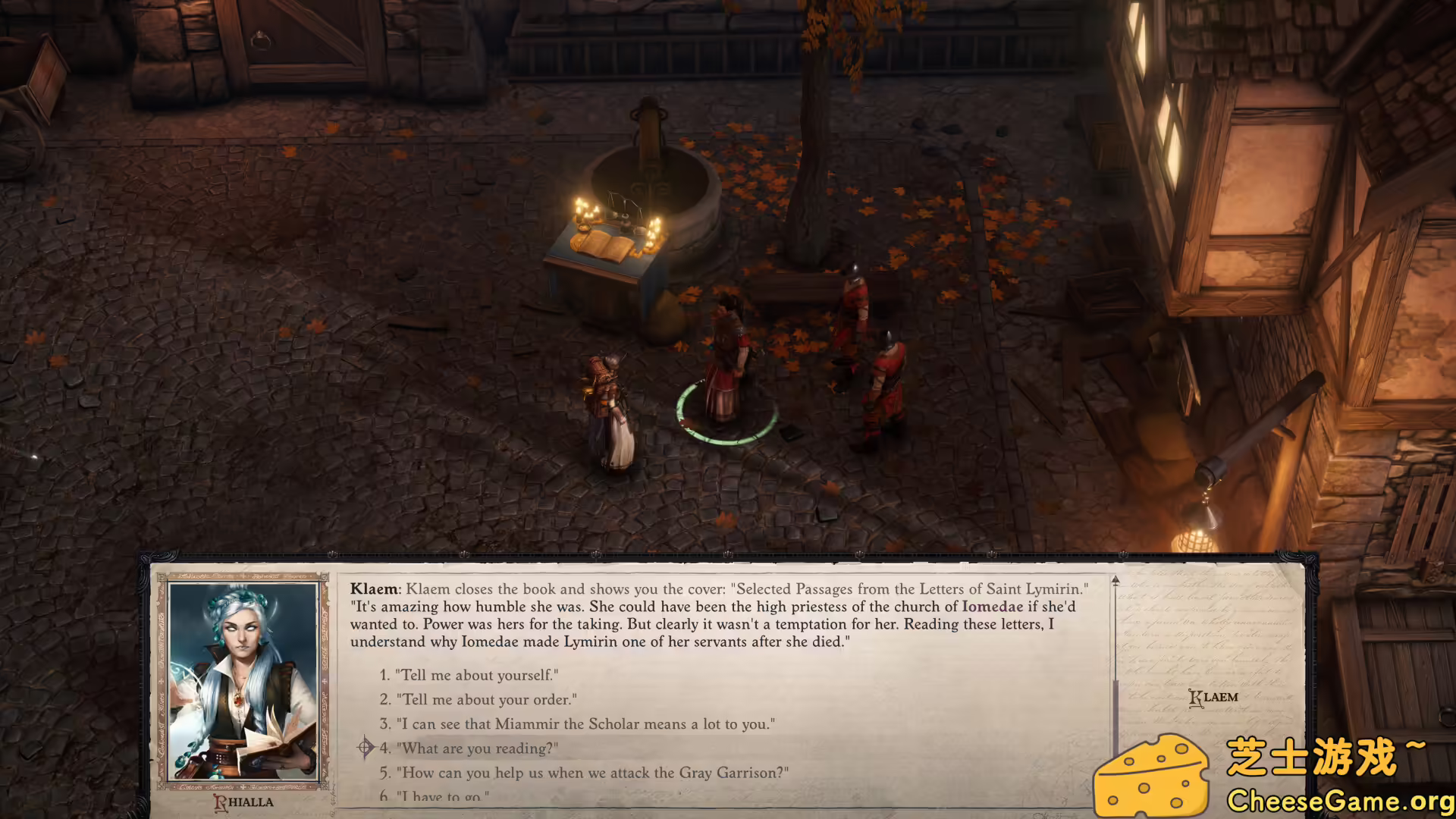Click the CheeseGame.org watermark link
This screenshot has height=819, width=1456.
point(1345,799)
